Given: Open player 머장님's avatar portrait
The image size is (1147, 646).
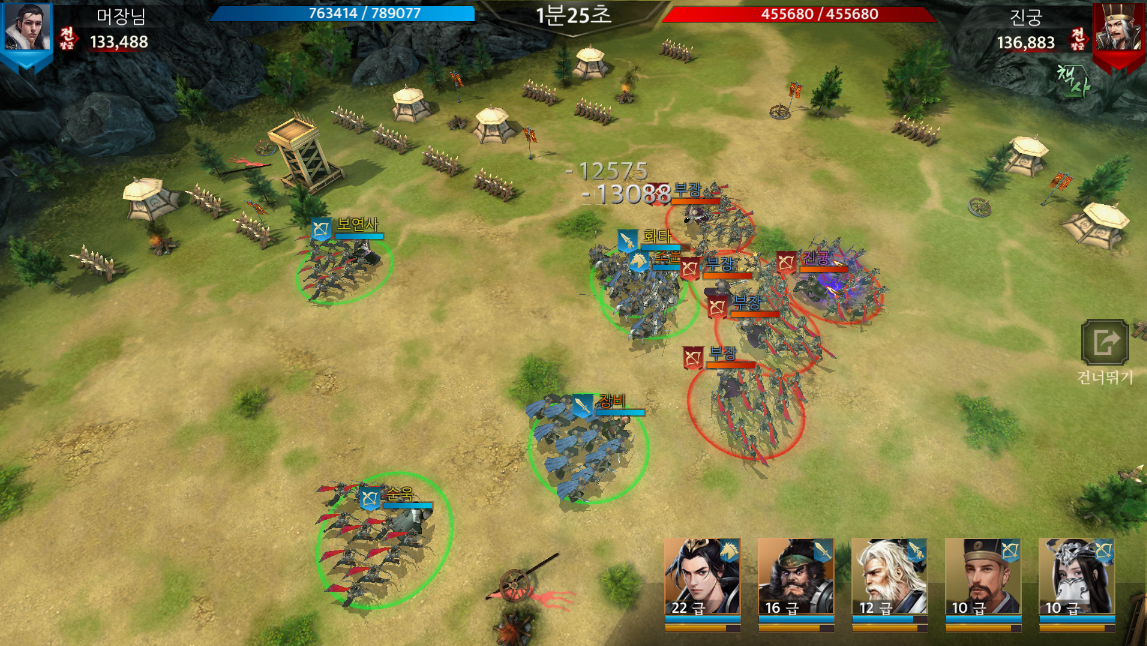Looking at the screenshot, I should coord(27,28).
